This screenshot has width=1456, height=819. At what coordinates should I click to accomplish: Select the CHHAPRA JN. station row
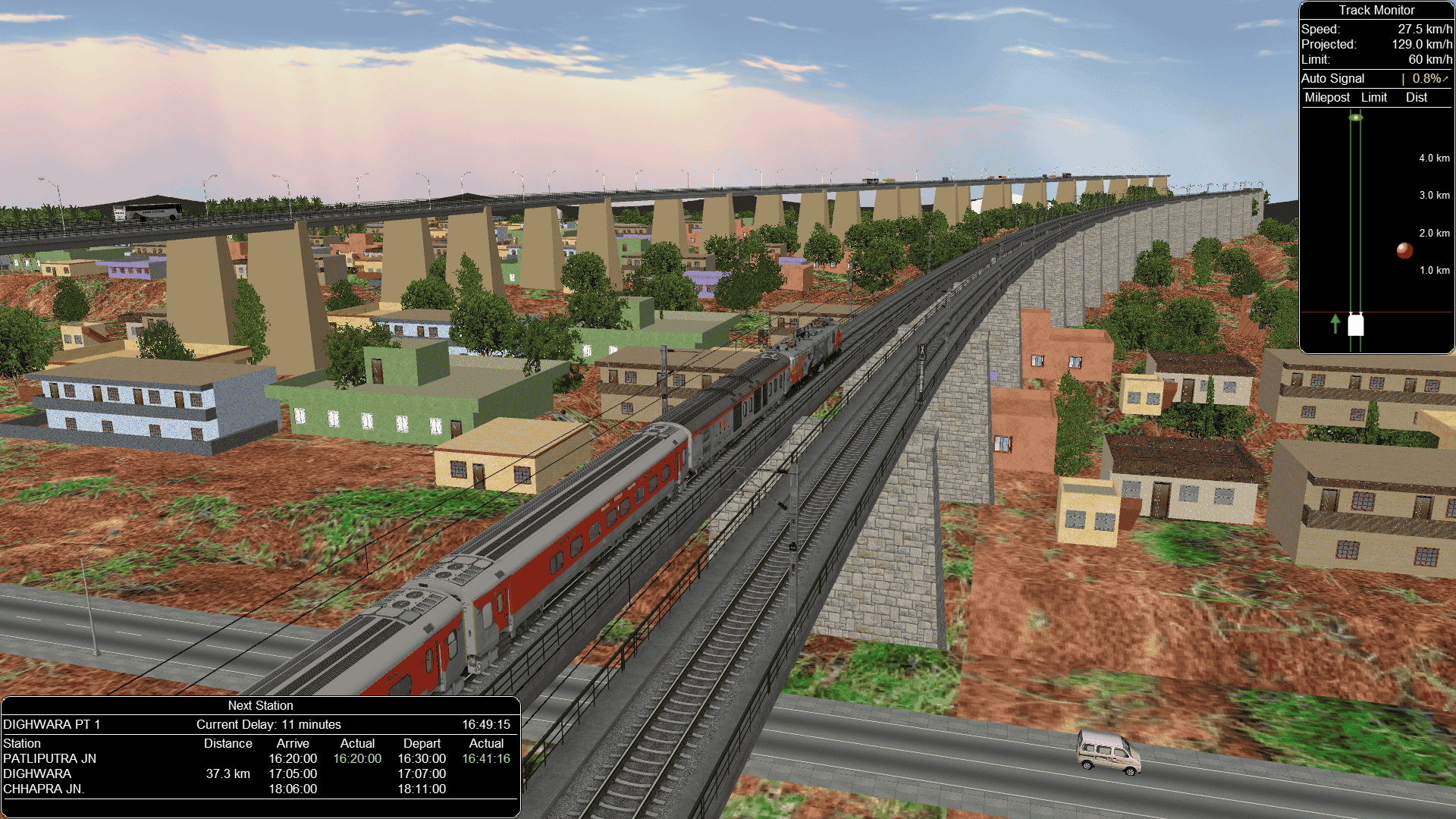tap(44, 789)
